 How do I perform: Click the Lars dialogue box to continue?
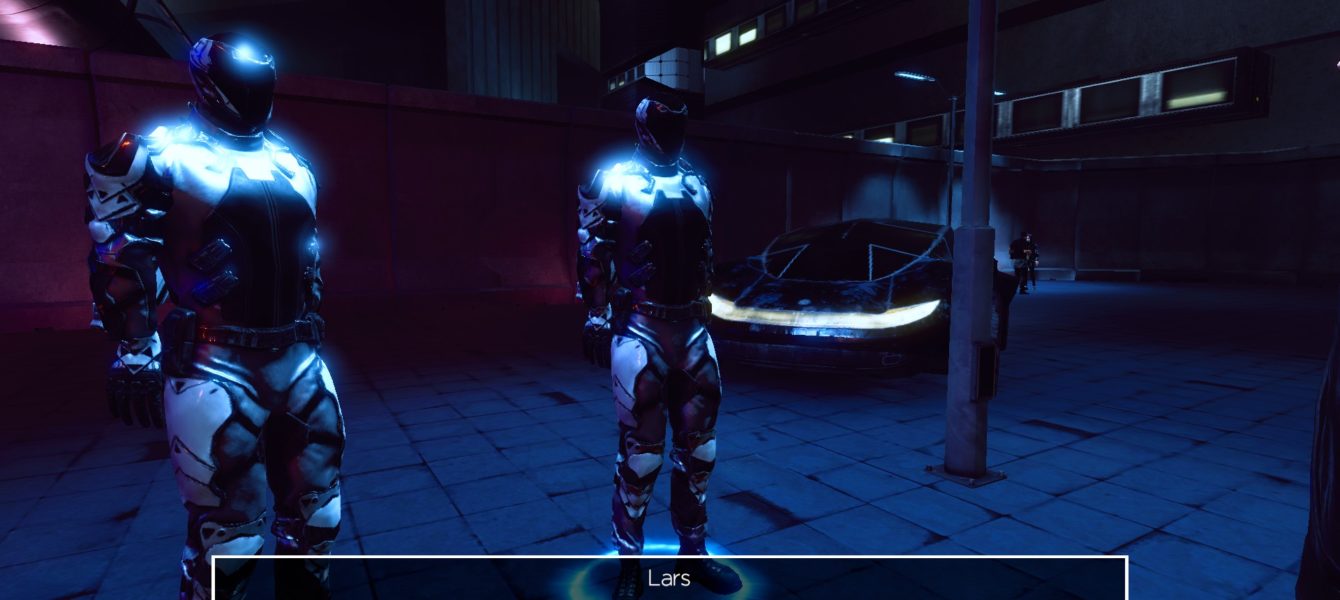[x=669, y=579]
